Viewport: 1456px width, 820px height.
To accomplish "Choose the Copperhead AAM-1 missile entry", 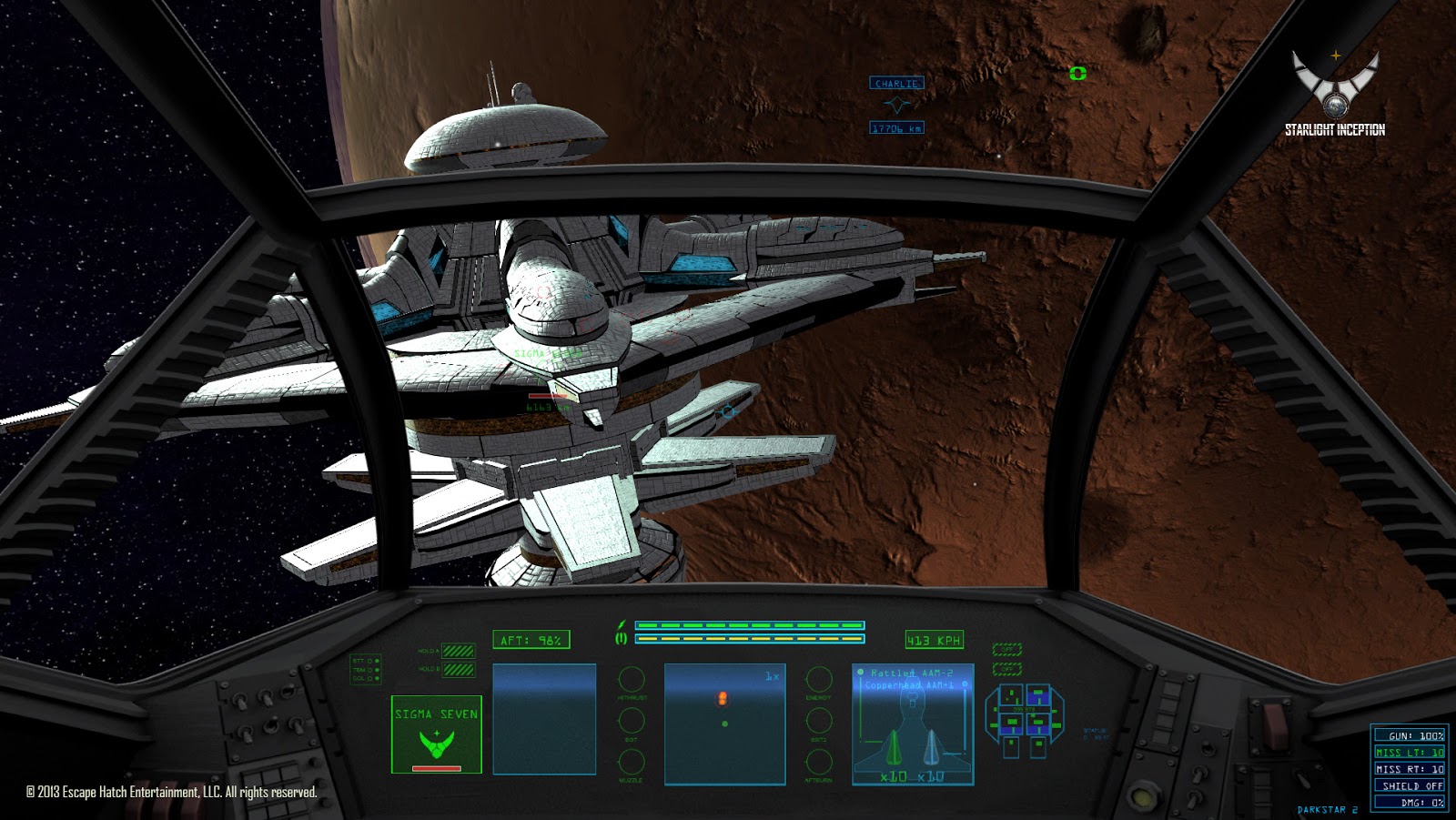I will pos(909,685).
